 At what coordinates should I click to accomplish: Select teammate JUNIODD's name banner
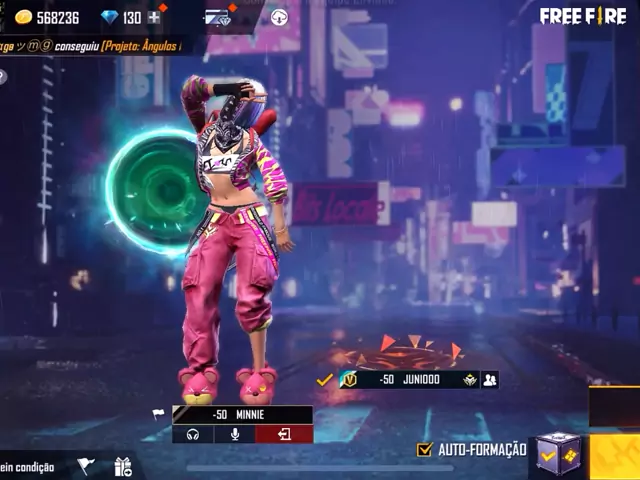click(x=408, y=380)
